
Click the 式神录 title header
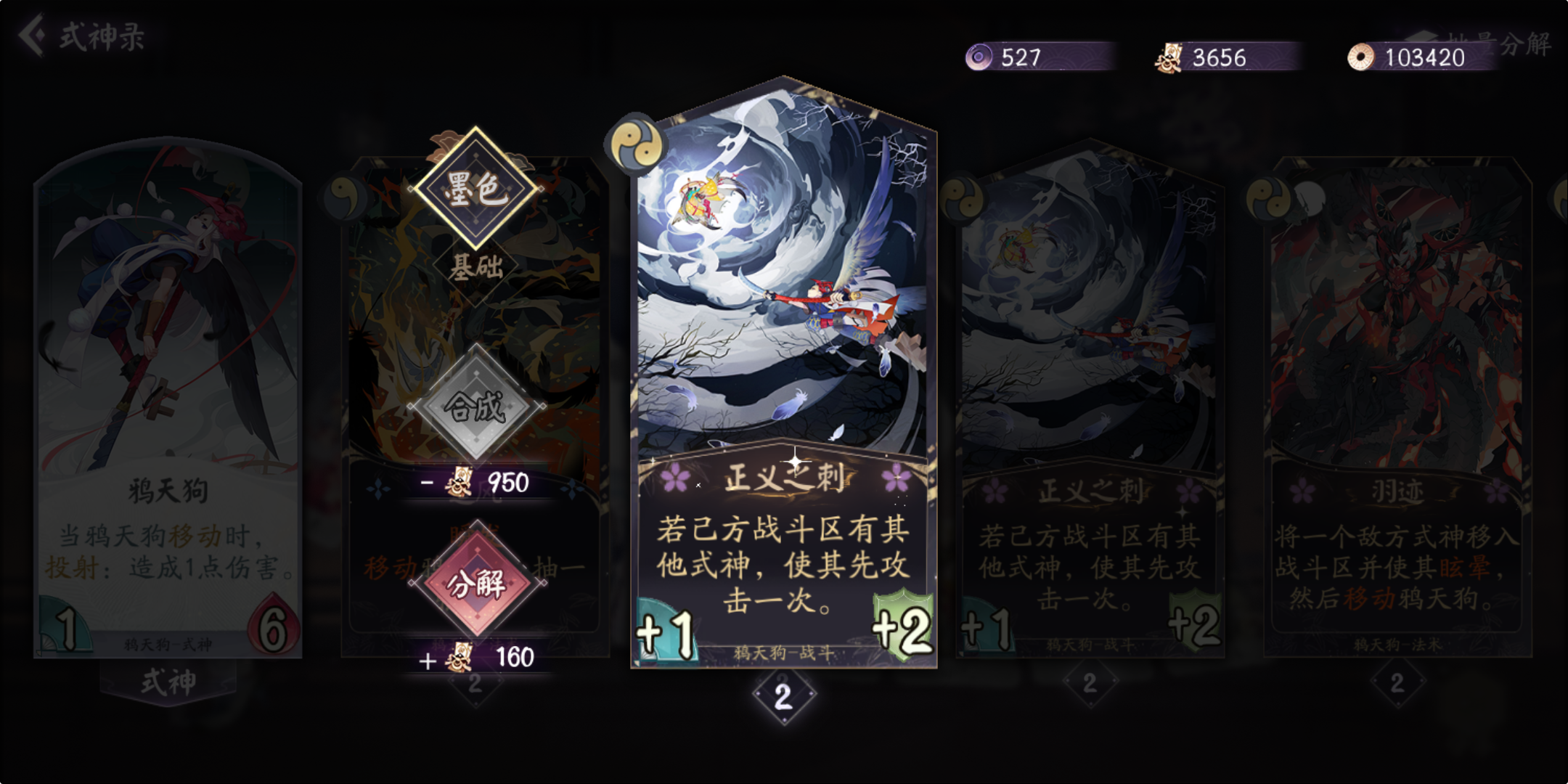pyautogui.click(x=103, y=36)
